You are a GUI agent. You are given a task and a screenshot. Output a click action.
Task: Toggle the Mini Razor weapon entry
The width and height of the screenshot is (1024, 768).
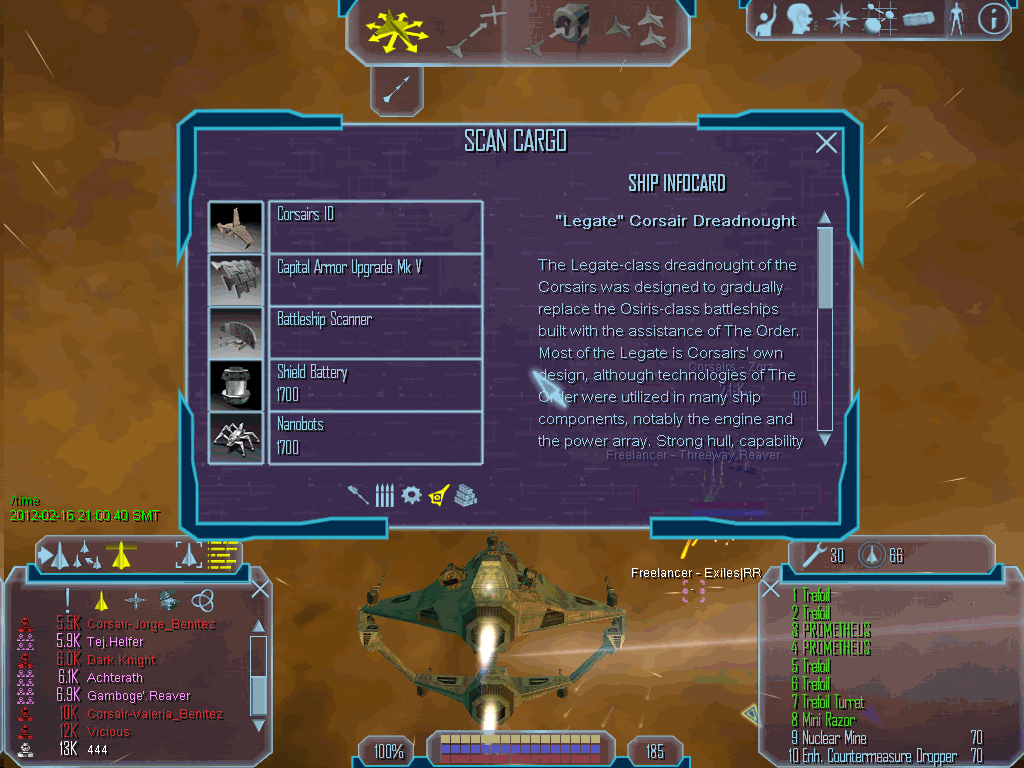click(x=828, y=720)
